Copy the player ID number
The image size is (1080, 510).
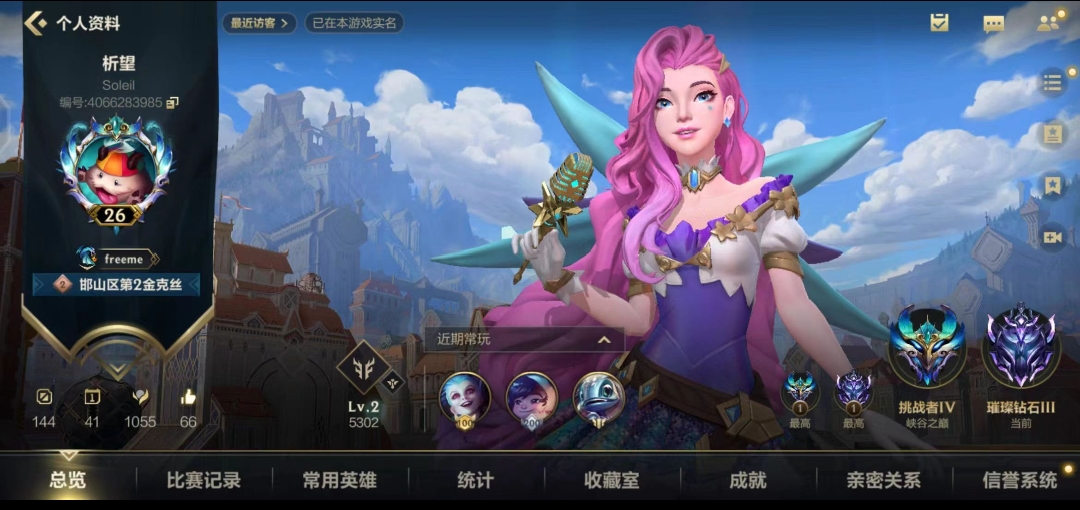[x=173, y=102]
